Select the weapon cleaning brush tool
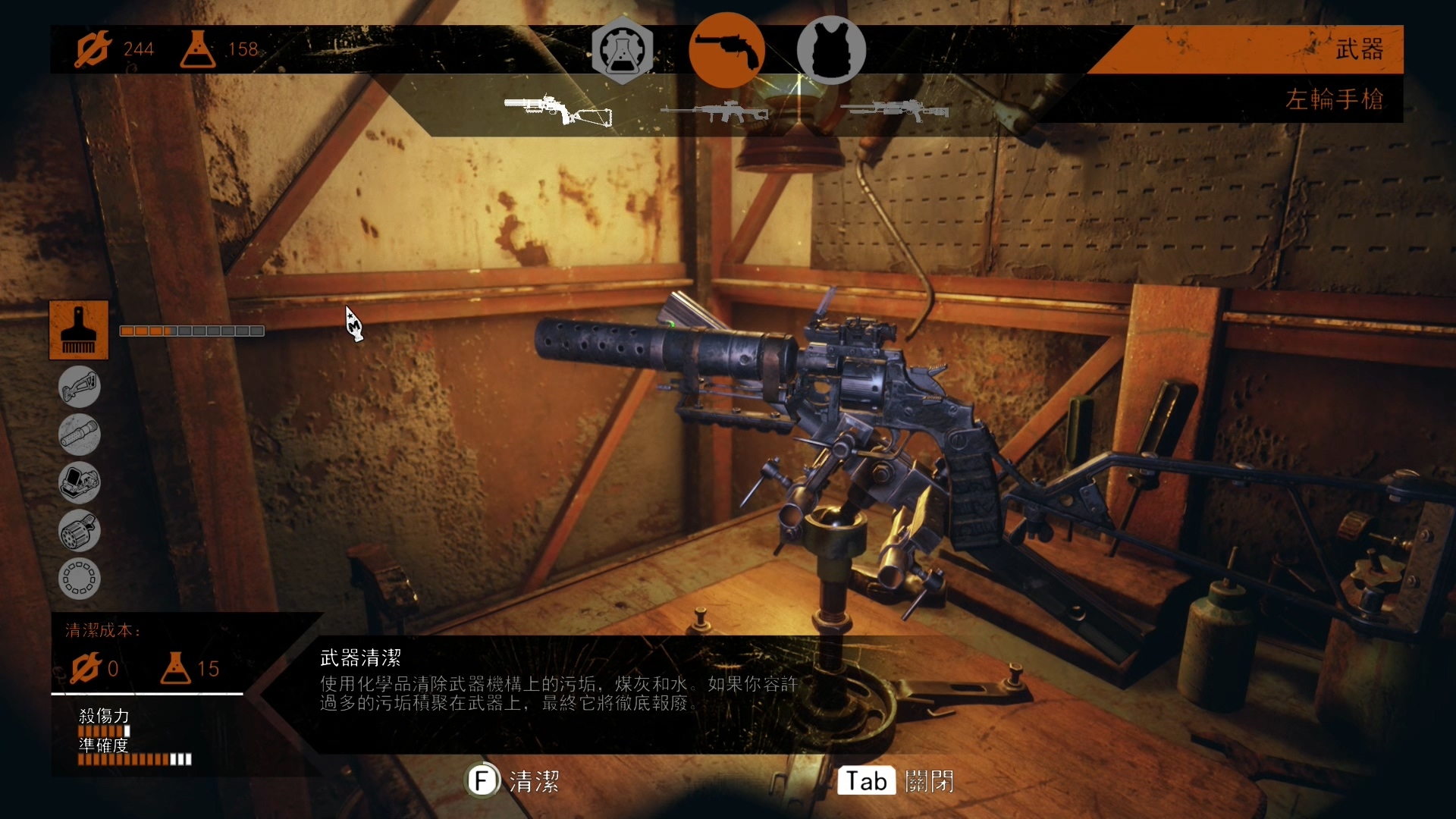 79,330
